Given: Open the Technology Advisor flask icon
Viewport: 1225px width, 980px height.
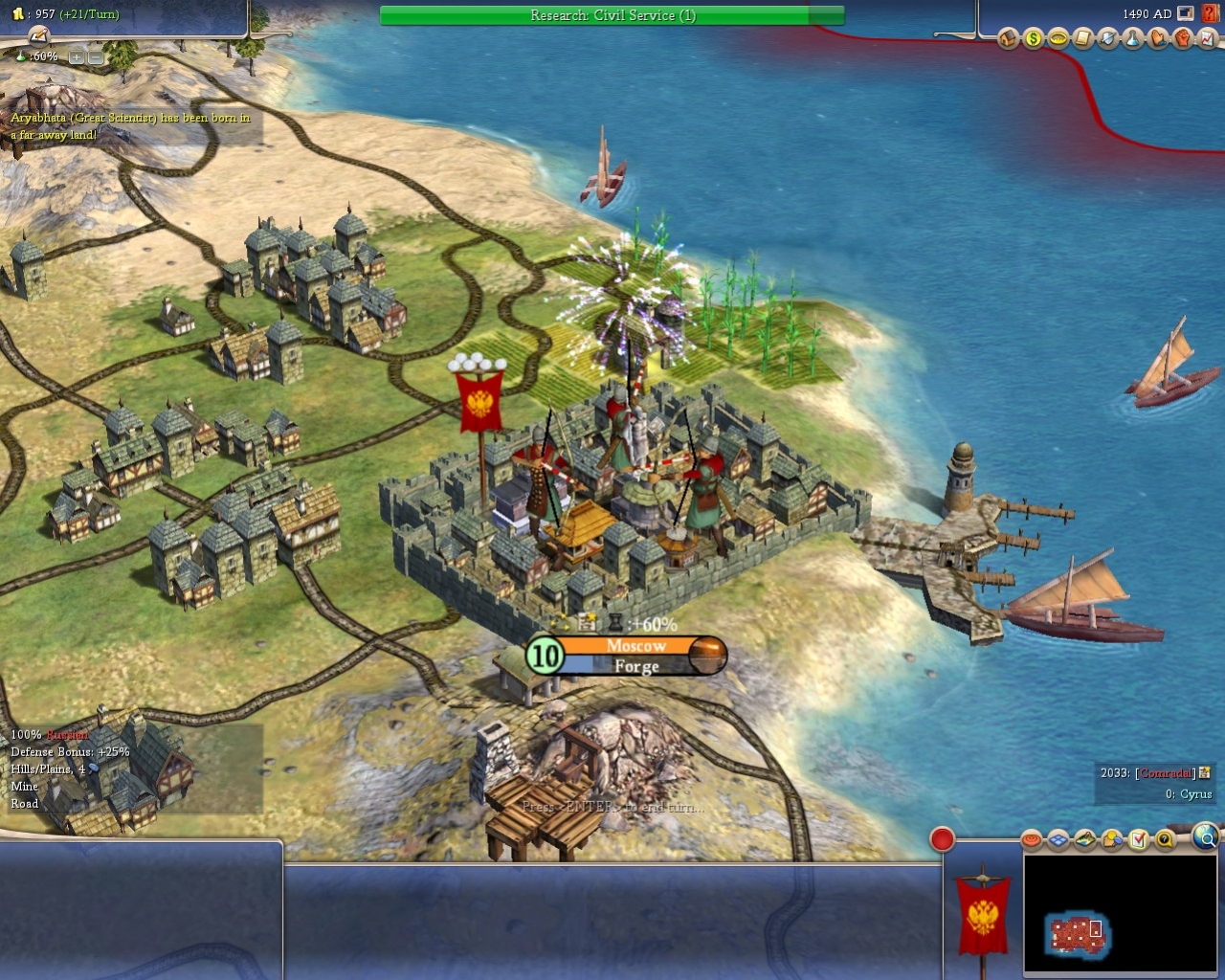Looking at the screenshot, I should click(x=1132, y=39).
